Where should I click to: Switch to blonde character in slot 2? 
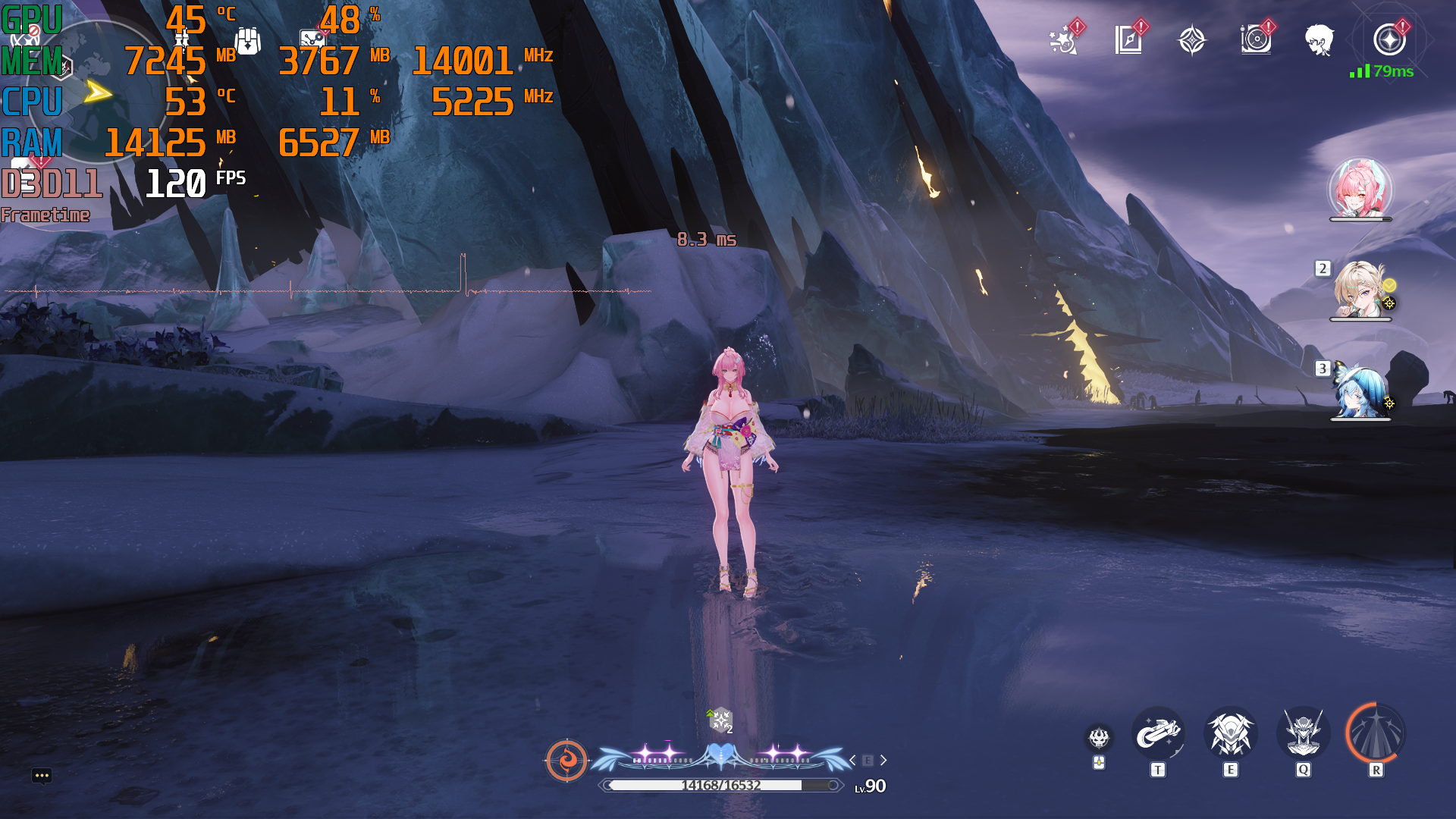click(x=1360, y=291)
